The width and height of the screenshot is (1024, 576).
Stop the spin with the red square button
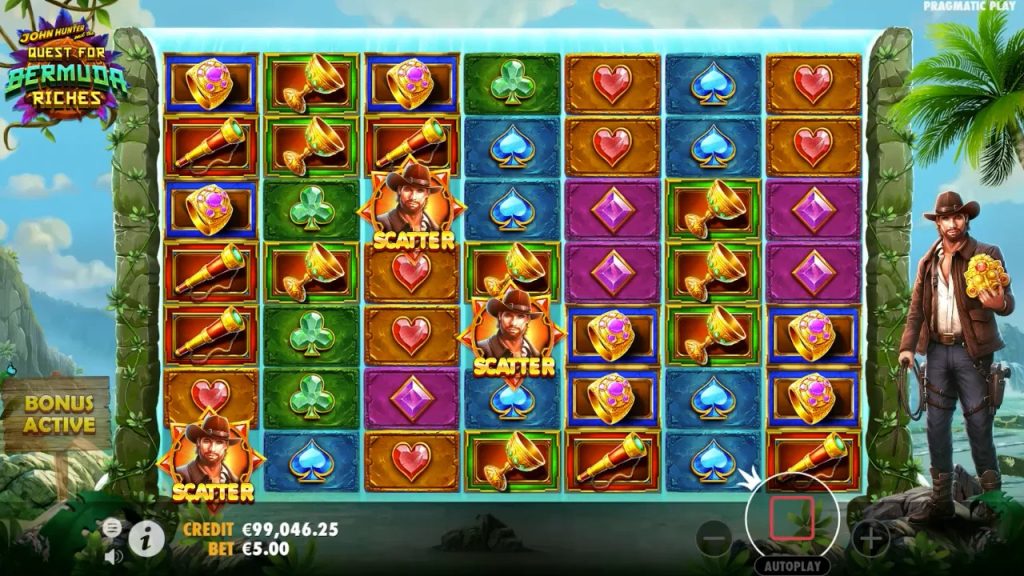click(790, 518)
